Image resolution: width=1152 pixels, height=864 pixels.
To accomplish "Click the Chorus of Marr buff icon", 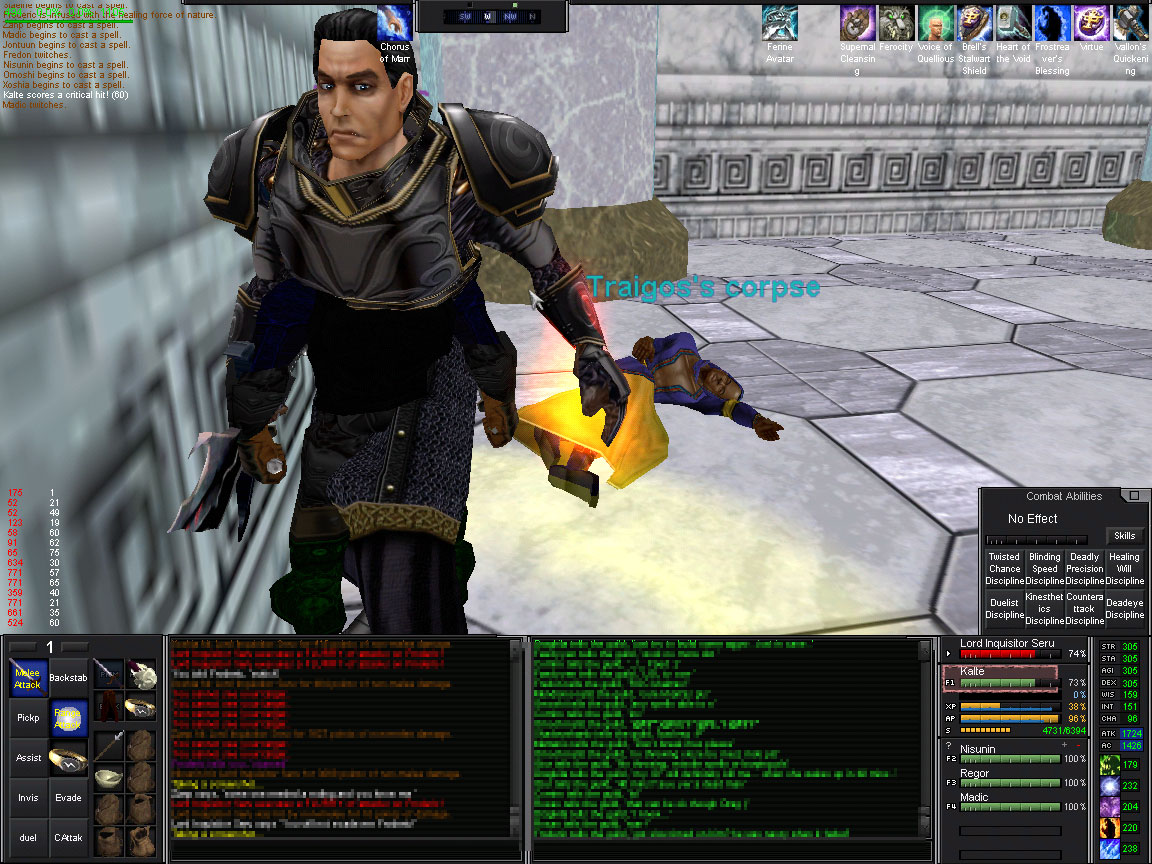I will (x=395, y=23).
